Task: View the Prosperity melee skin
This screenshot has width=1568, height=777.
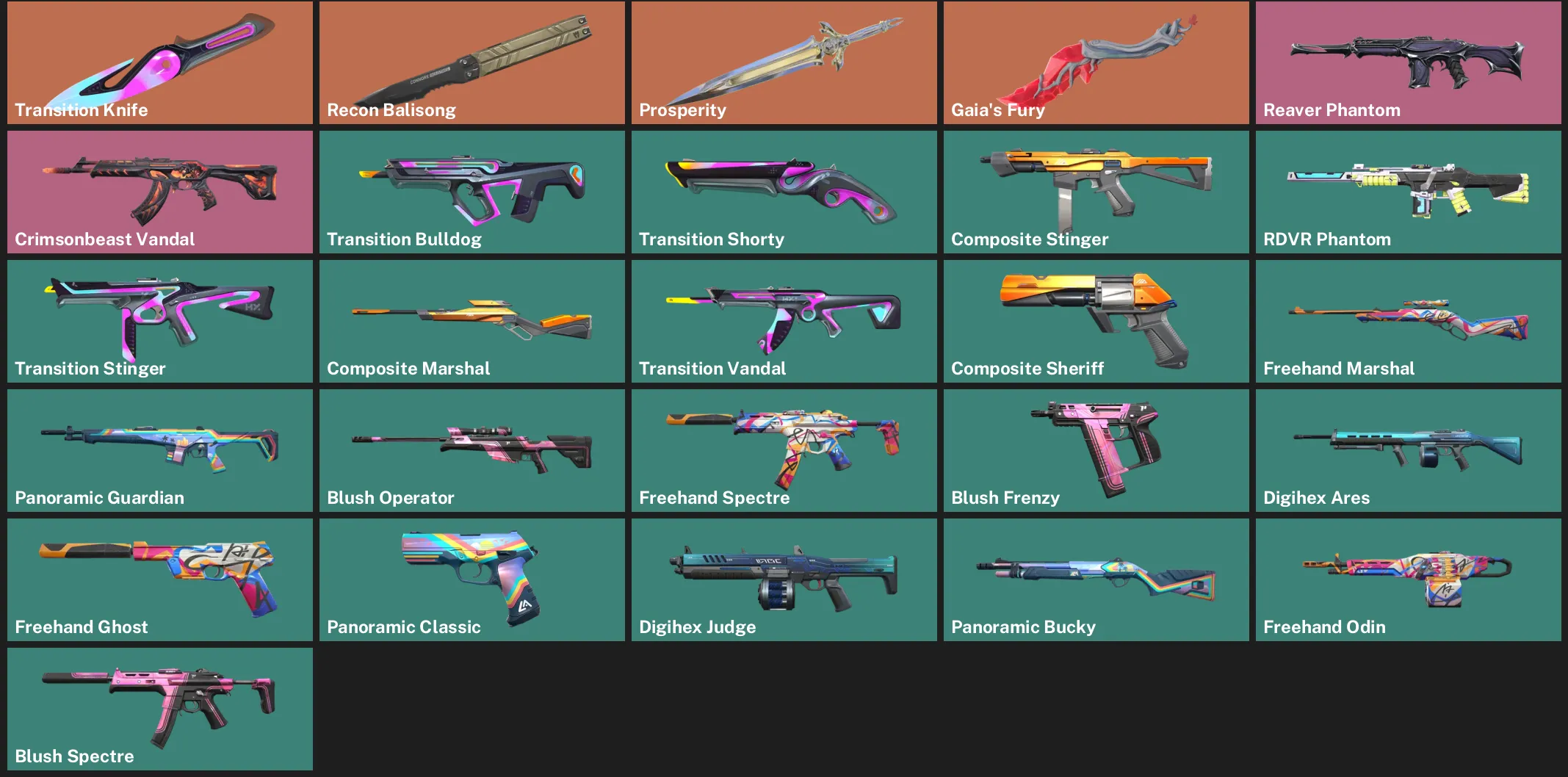Action: point(783,62)
